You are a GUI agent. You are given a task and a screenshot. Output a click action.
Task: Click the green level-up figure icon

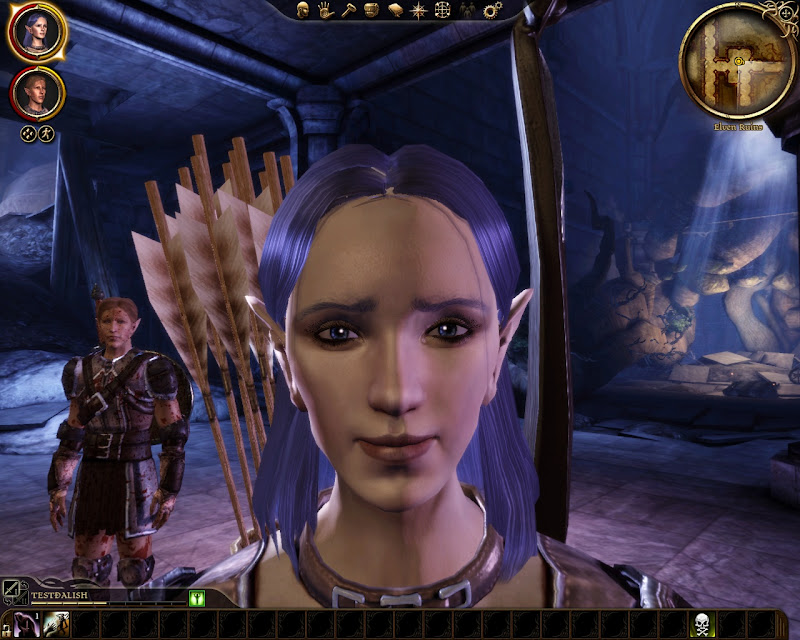pyautogui.click(x=197, y=598)
